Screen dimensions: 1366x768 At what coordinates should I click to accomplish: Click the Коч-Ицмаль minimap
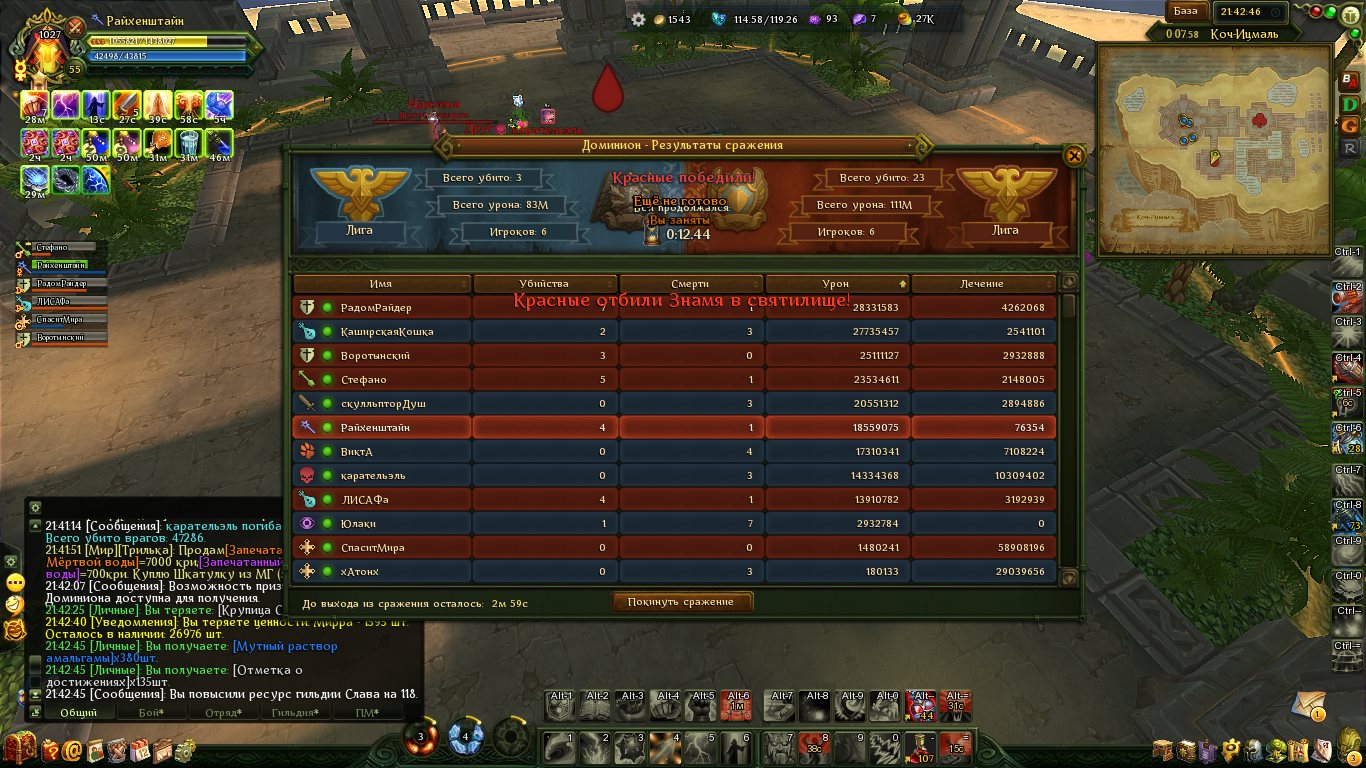coord(1212,150)
